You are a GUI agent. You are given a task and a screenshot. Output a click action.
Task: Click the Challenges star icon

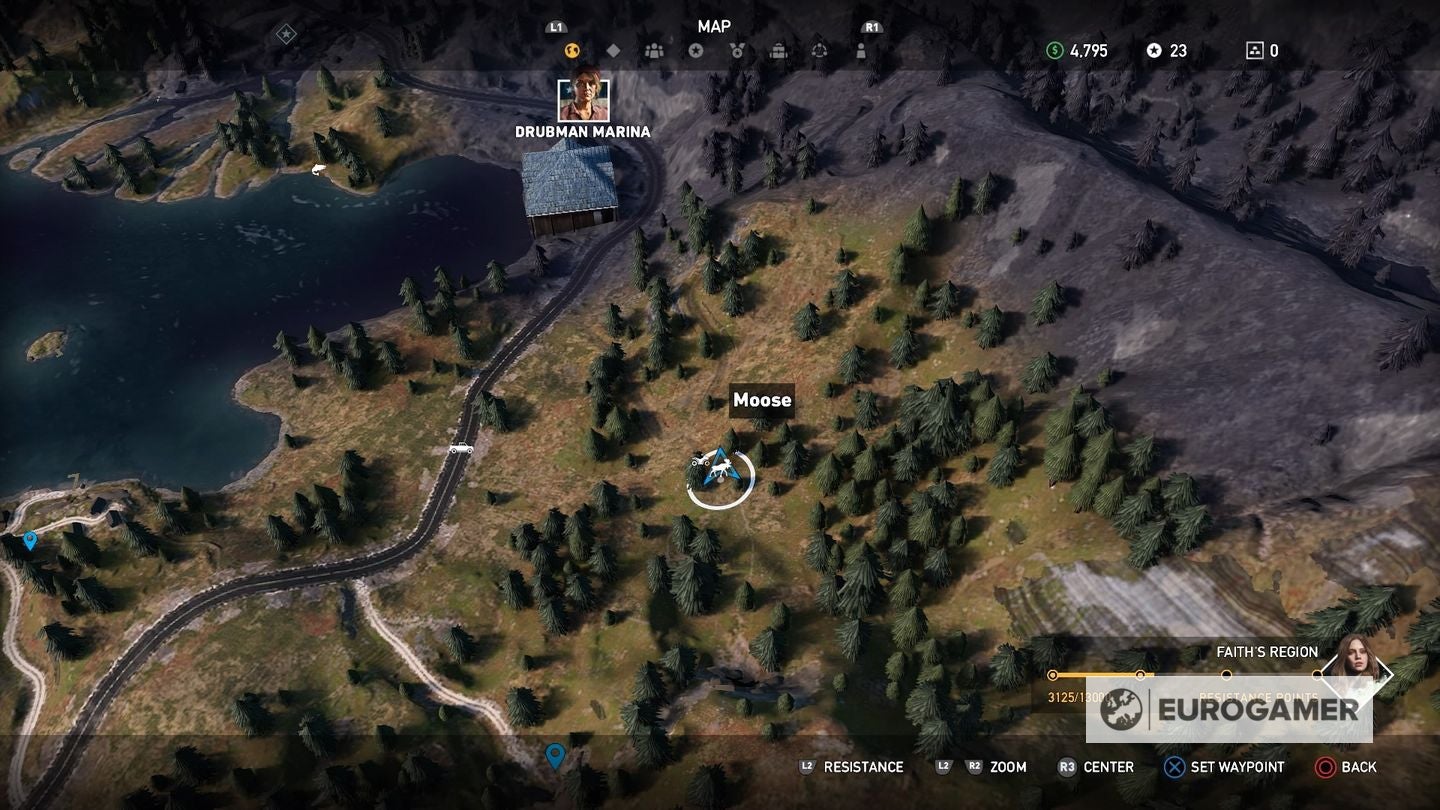click(x=696, y=50)
